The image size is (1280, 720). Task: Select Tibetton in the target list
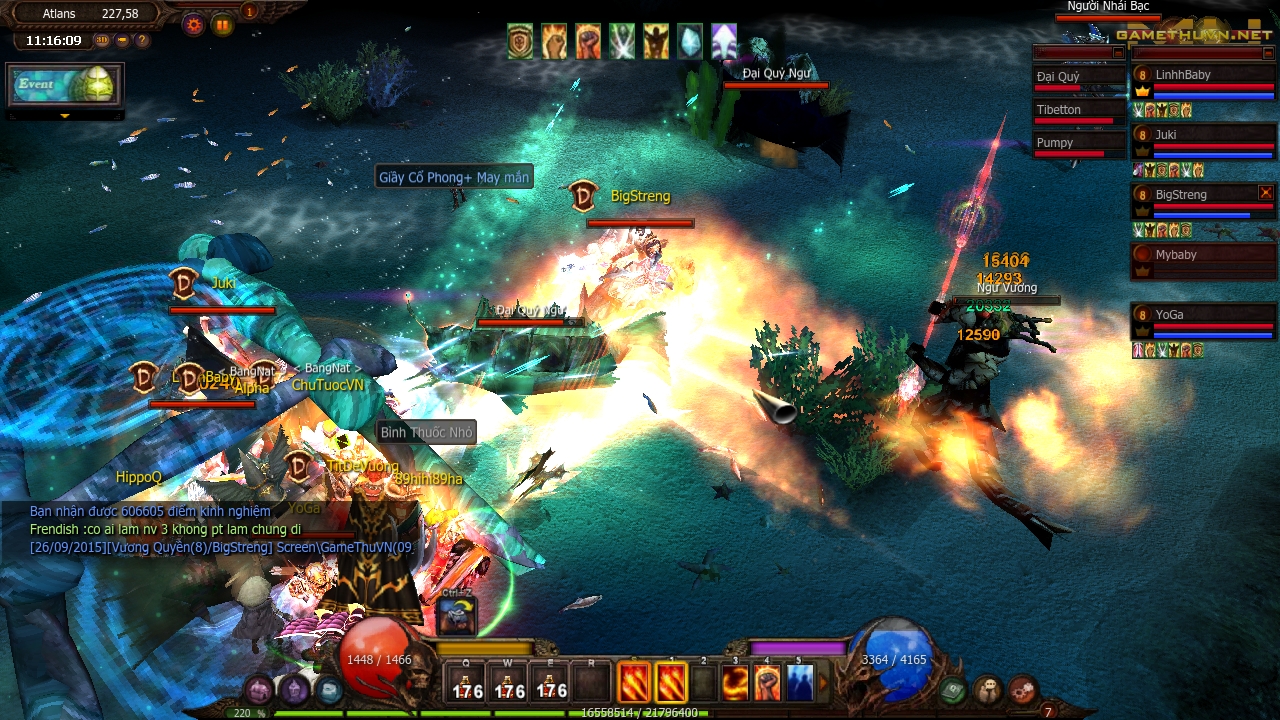[x=1062, y=109]
